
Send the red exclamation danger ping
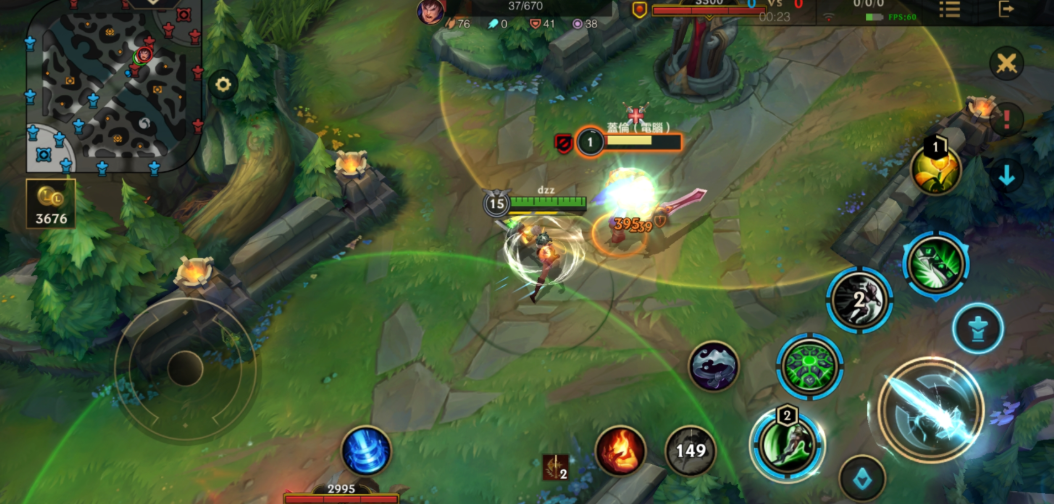(1006, 119)
